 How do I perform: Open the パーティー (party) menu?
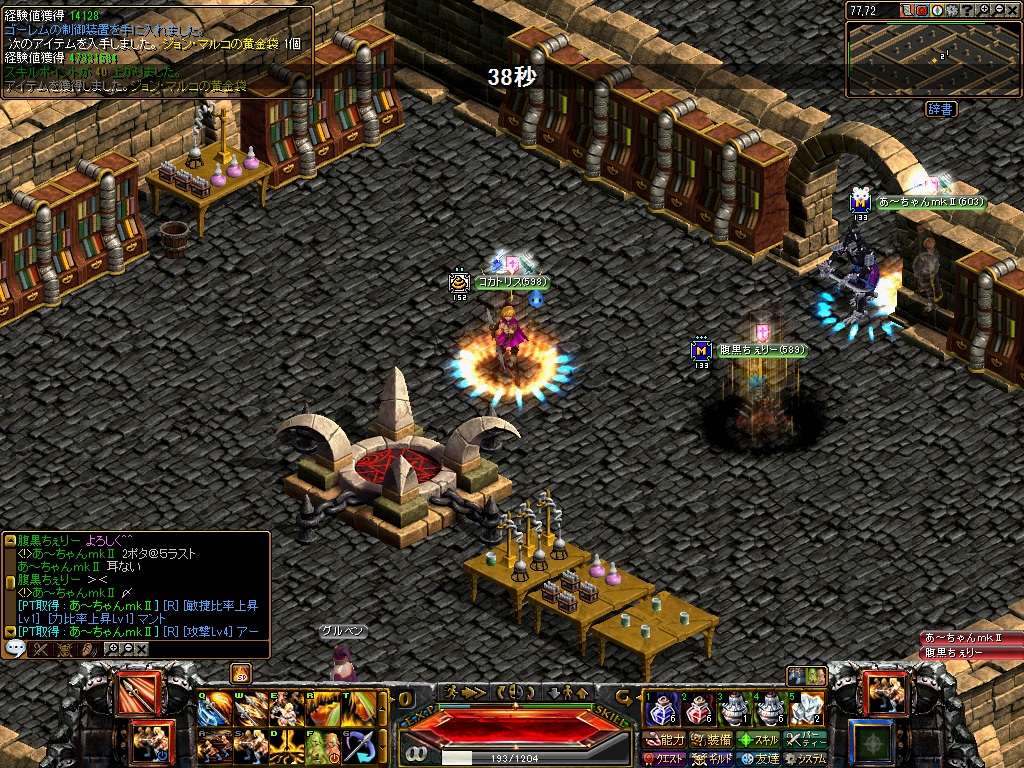click(806, 740)
